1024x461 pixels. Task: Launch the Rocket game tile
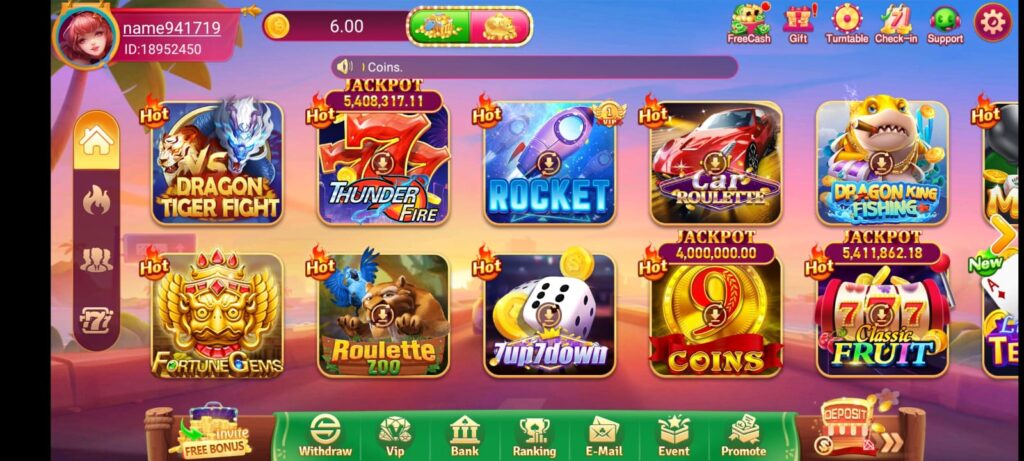tap(549, 162)
